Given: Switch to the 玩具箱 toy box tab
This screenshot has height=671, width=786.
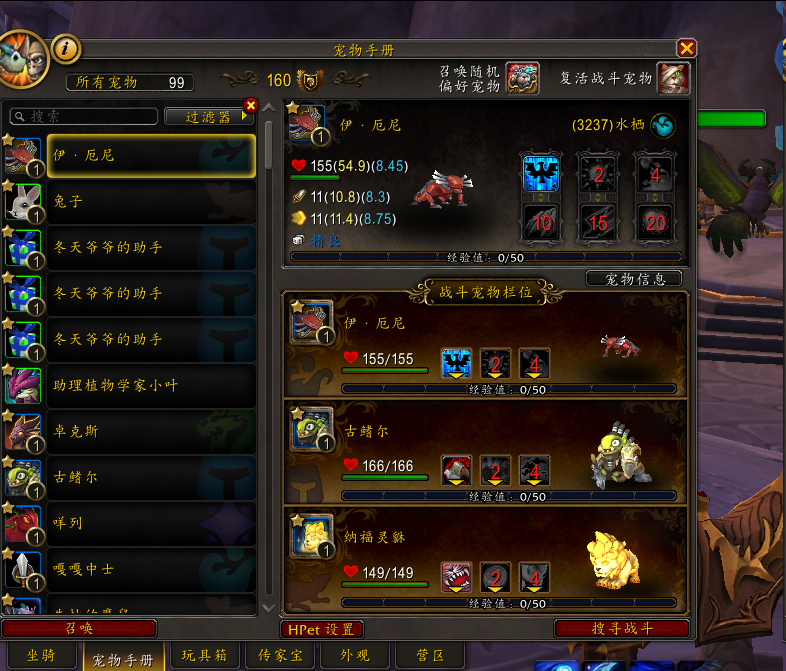Looking at the screenshot, I should pos(203,656).
